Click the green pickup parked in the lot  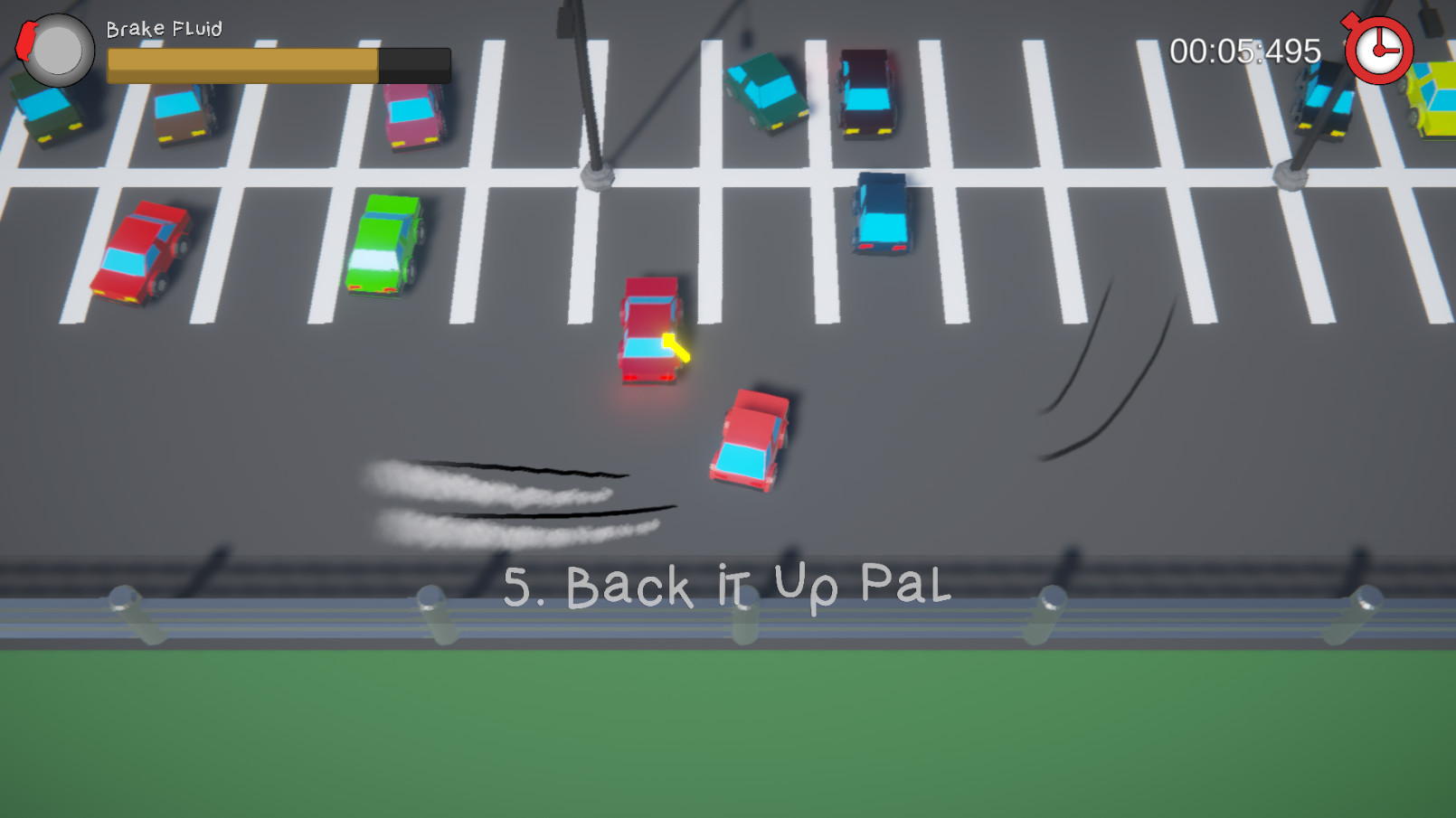click(387, 244)
